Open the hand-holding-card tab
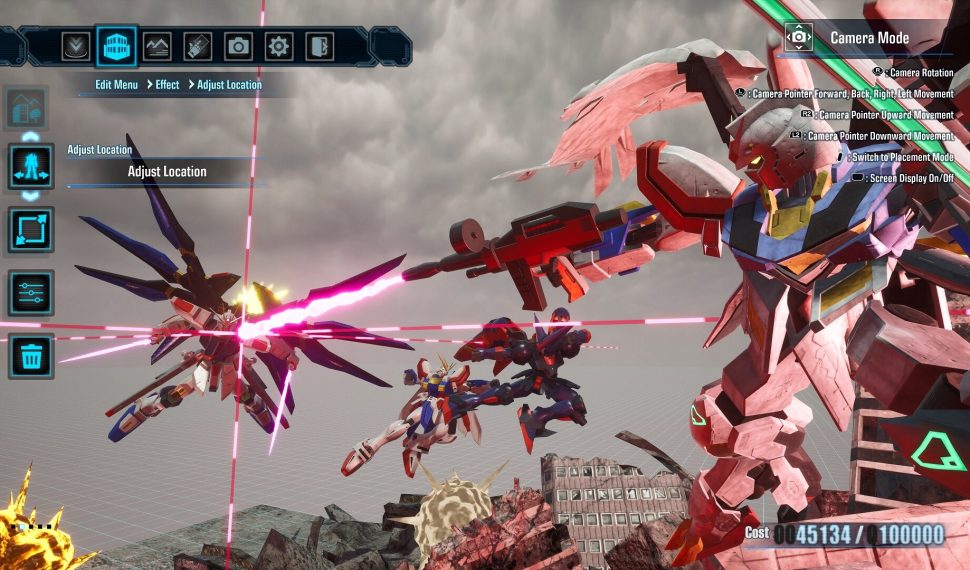Image resolution: width=970 pixels, height=570 pixels. tap(198, 46)
